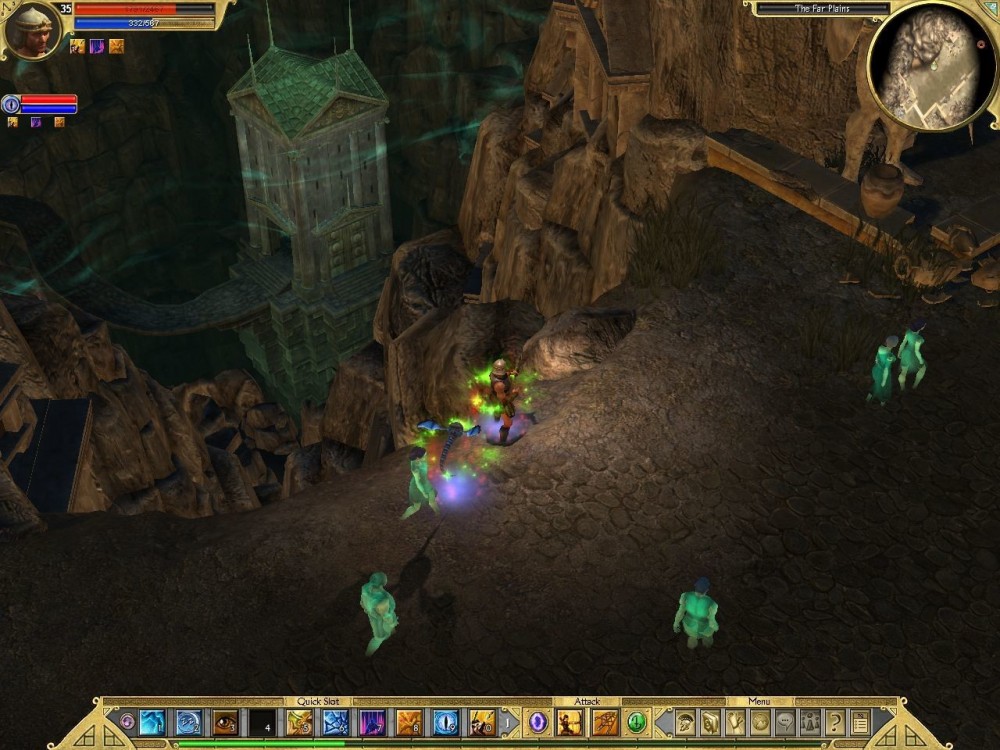Select the archer bow attack skill
The image size is (1000, 750).
(570, 722)
